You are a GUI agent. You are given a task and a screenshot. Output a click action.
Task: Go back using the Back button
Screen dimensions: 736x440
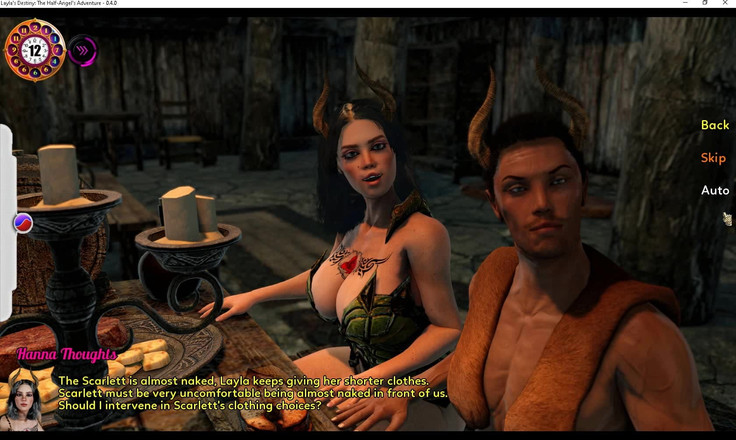(714, 125)
